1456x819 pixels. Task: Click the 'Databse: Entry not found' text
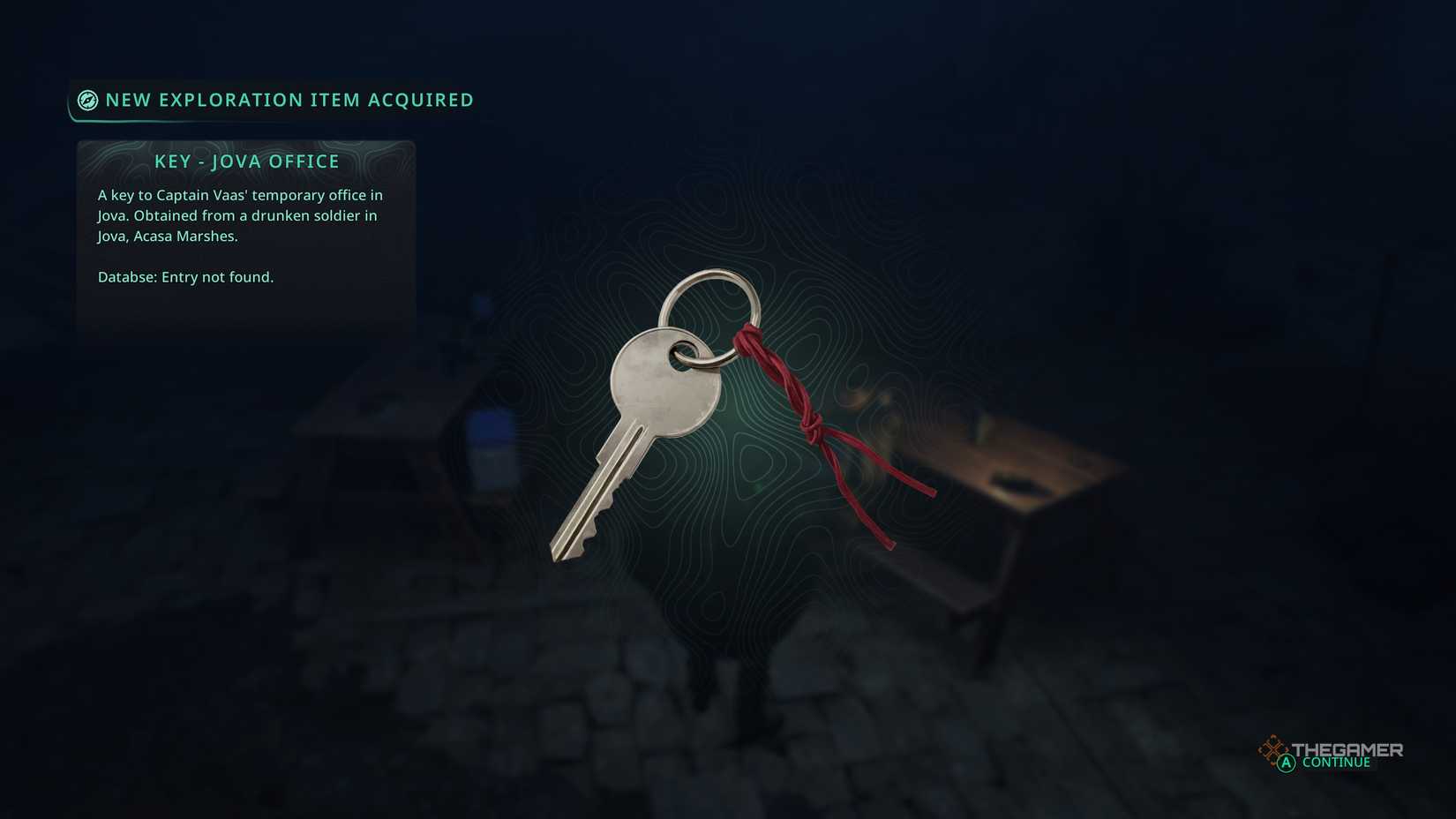coord(186,276)
